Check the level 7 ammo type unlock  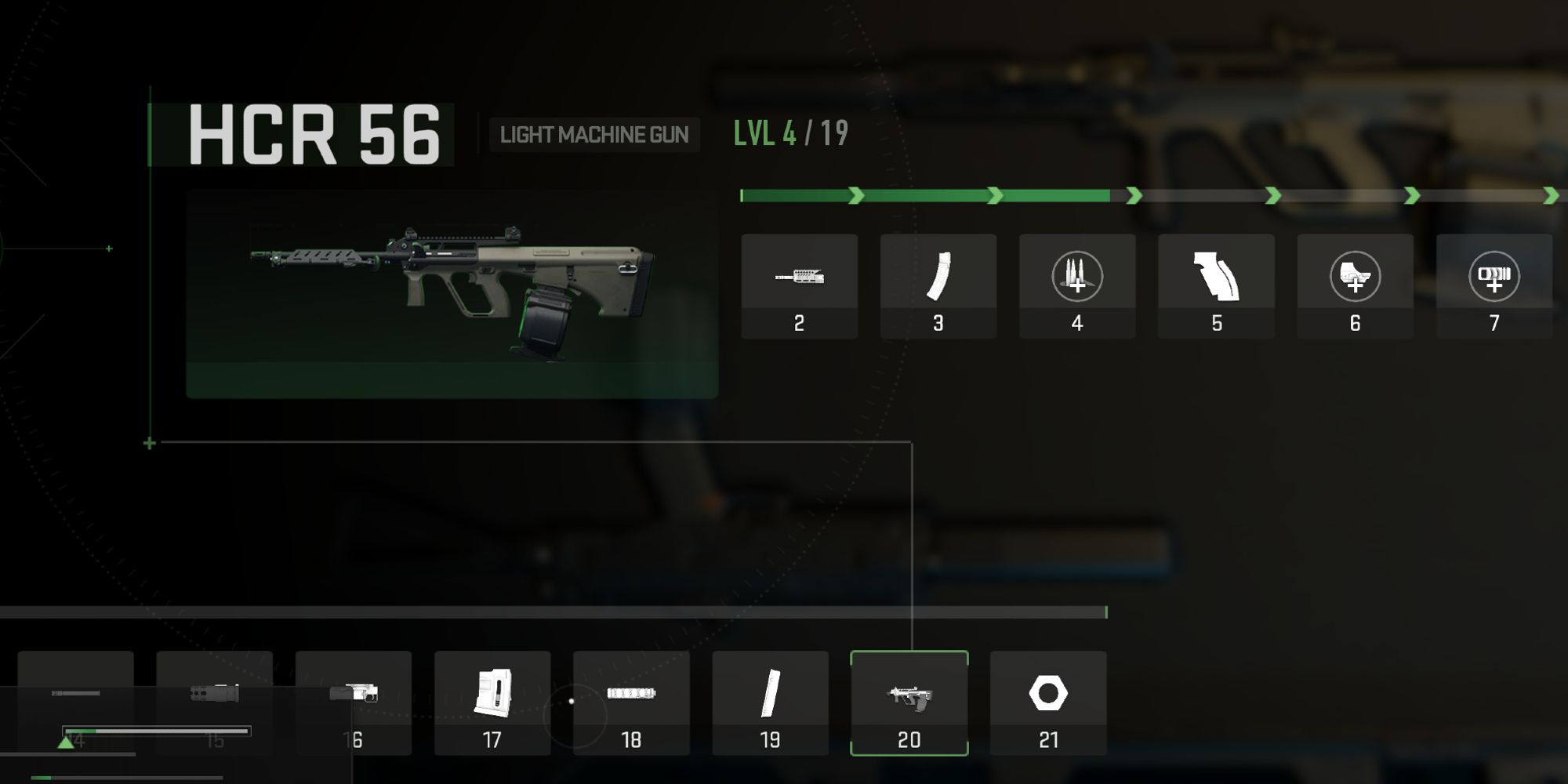click(x=1494, y=286)
